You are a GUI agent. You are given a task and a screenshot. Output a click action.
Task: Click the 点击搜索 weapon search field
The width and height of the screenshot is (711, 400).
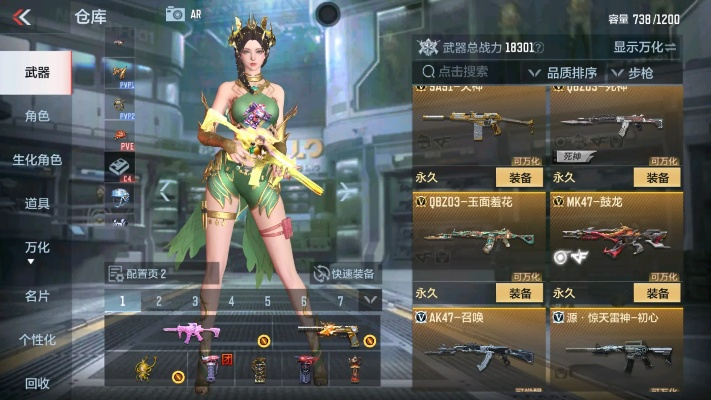click(468, 72)
